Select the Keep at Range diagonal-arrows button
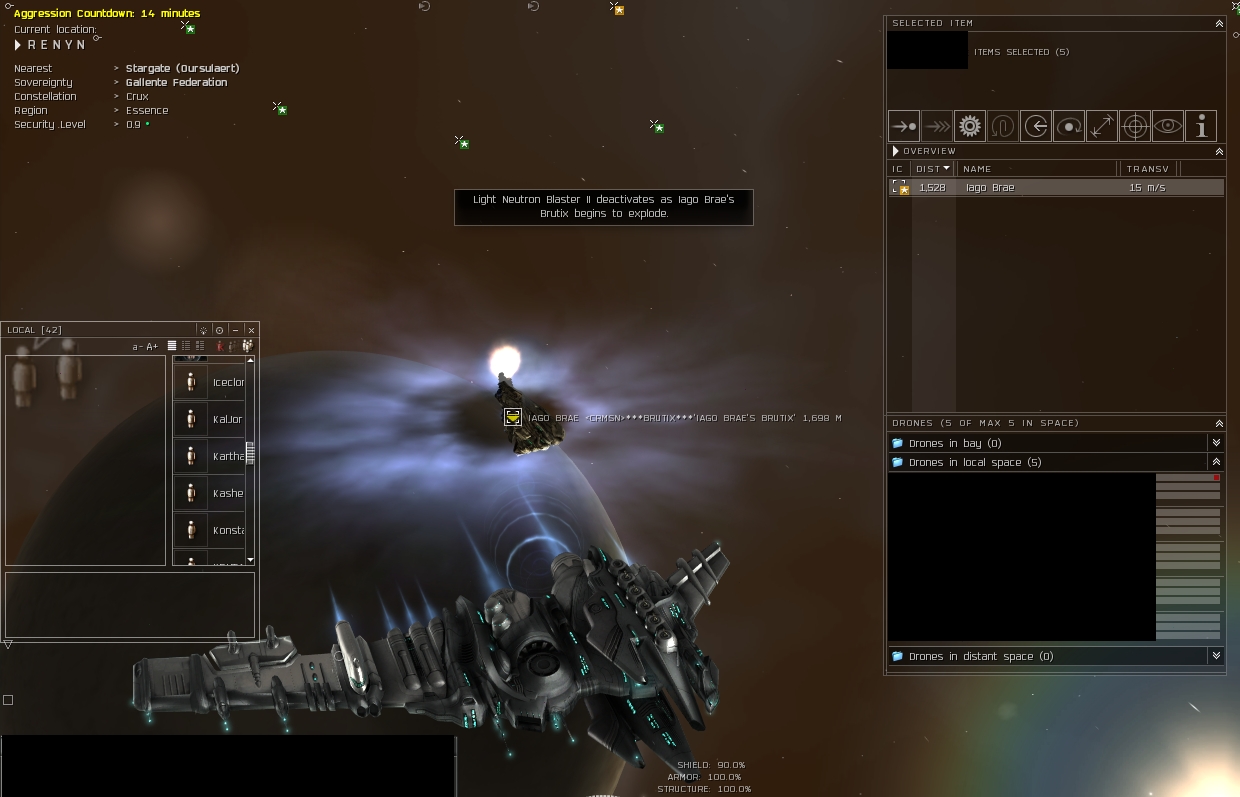 click(x=1101, y=126)
